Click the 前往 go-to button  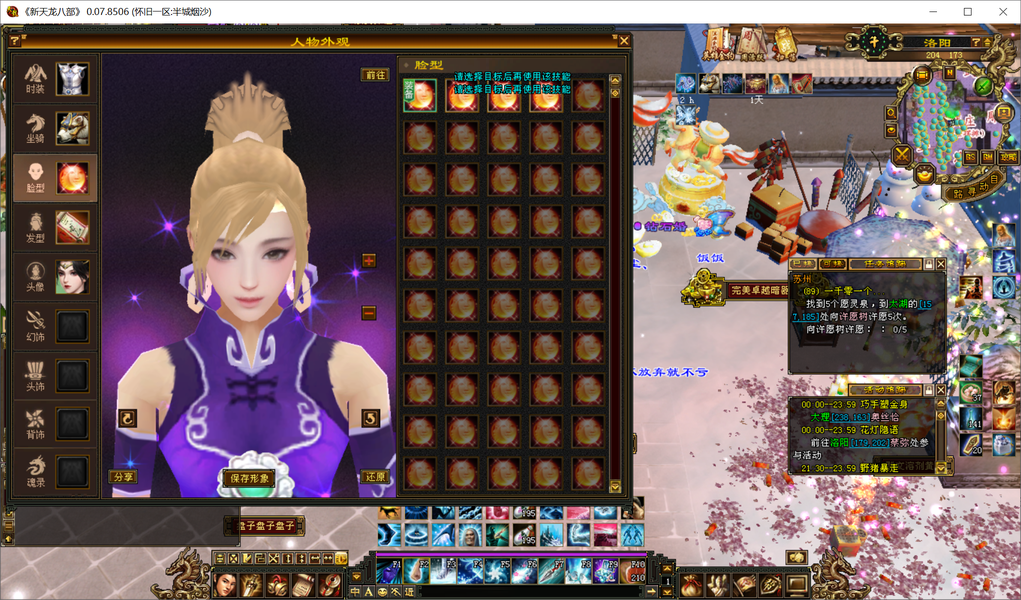coord(375,75)
